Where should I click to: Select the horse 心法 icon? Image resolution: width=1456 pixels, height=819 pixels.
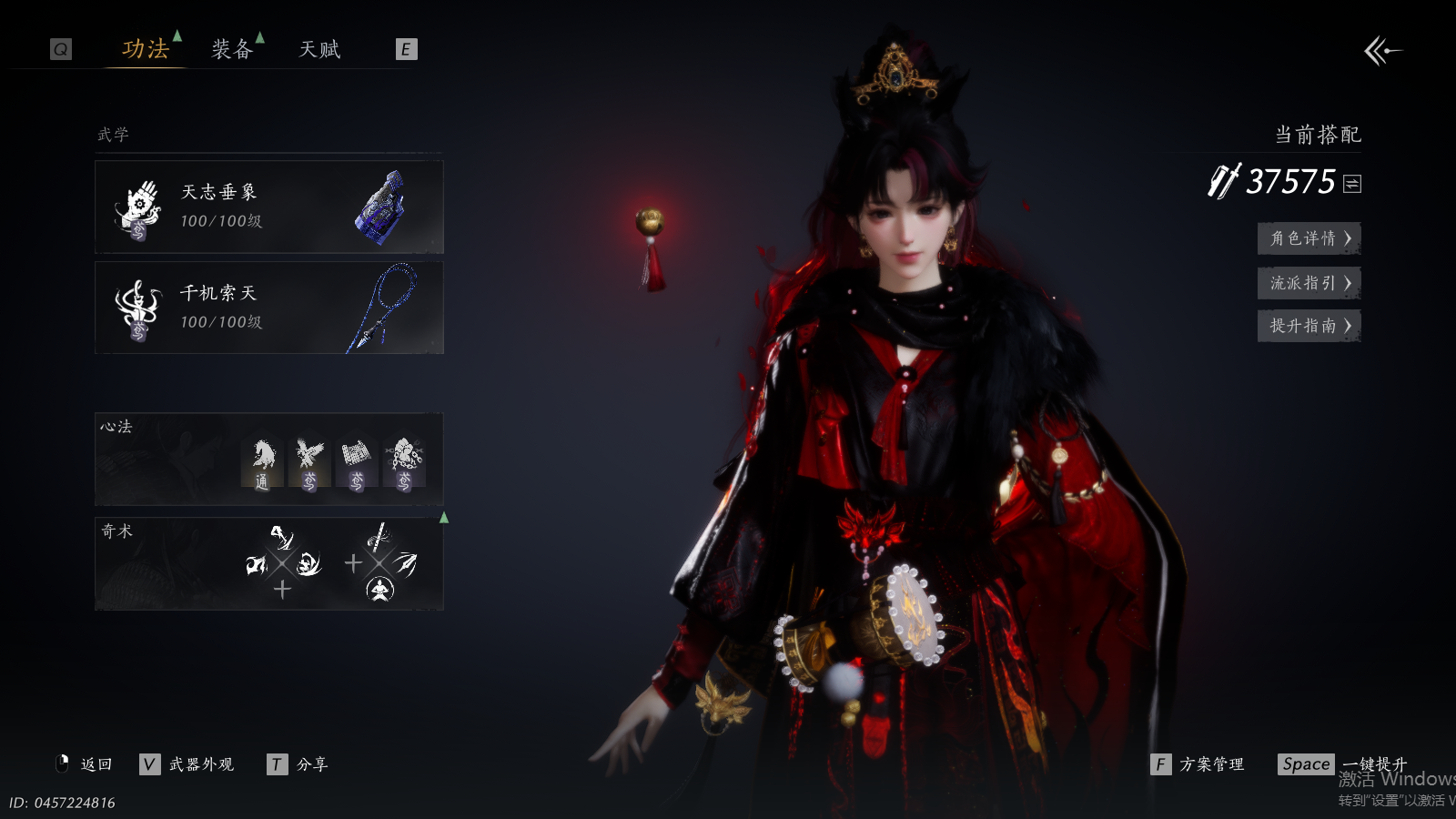[x=262, y=463]
